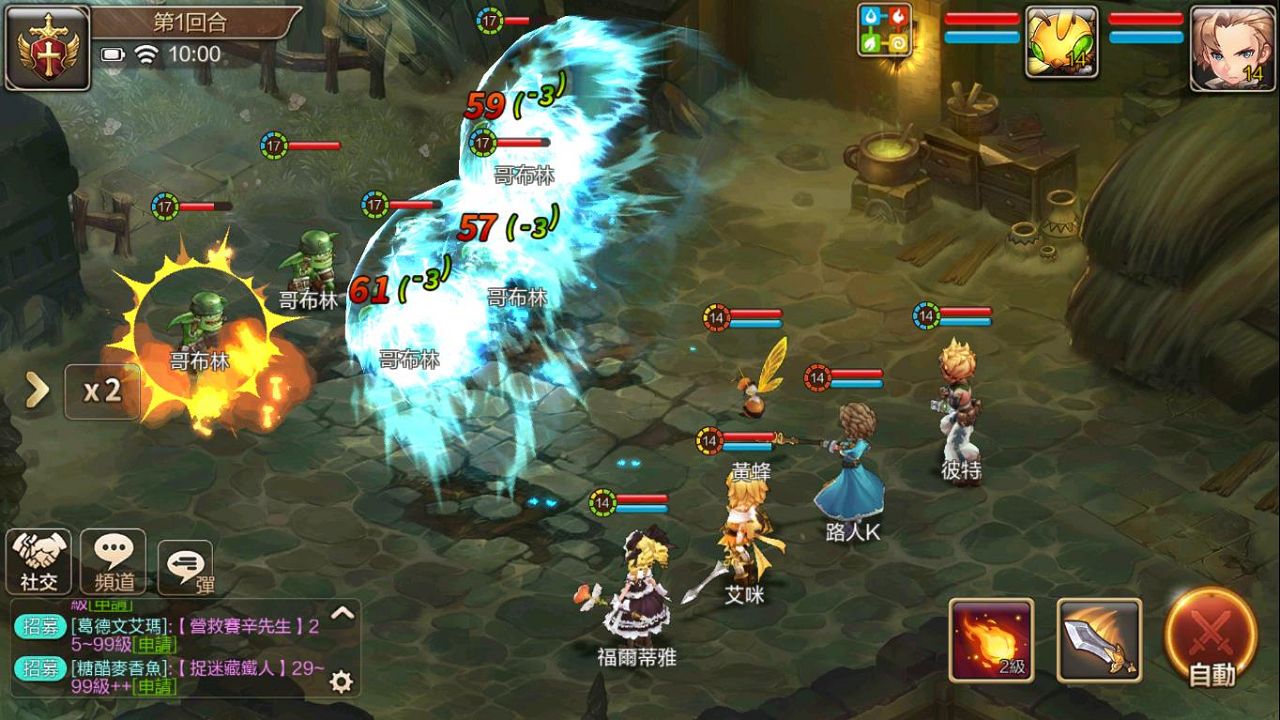Image resolution: width=1280 pixels, height=720 pixels.
Task: Select the yellow bee pet portrait
Action: [x=1061, y=42]
